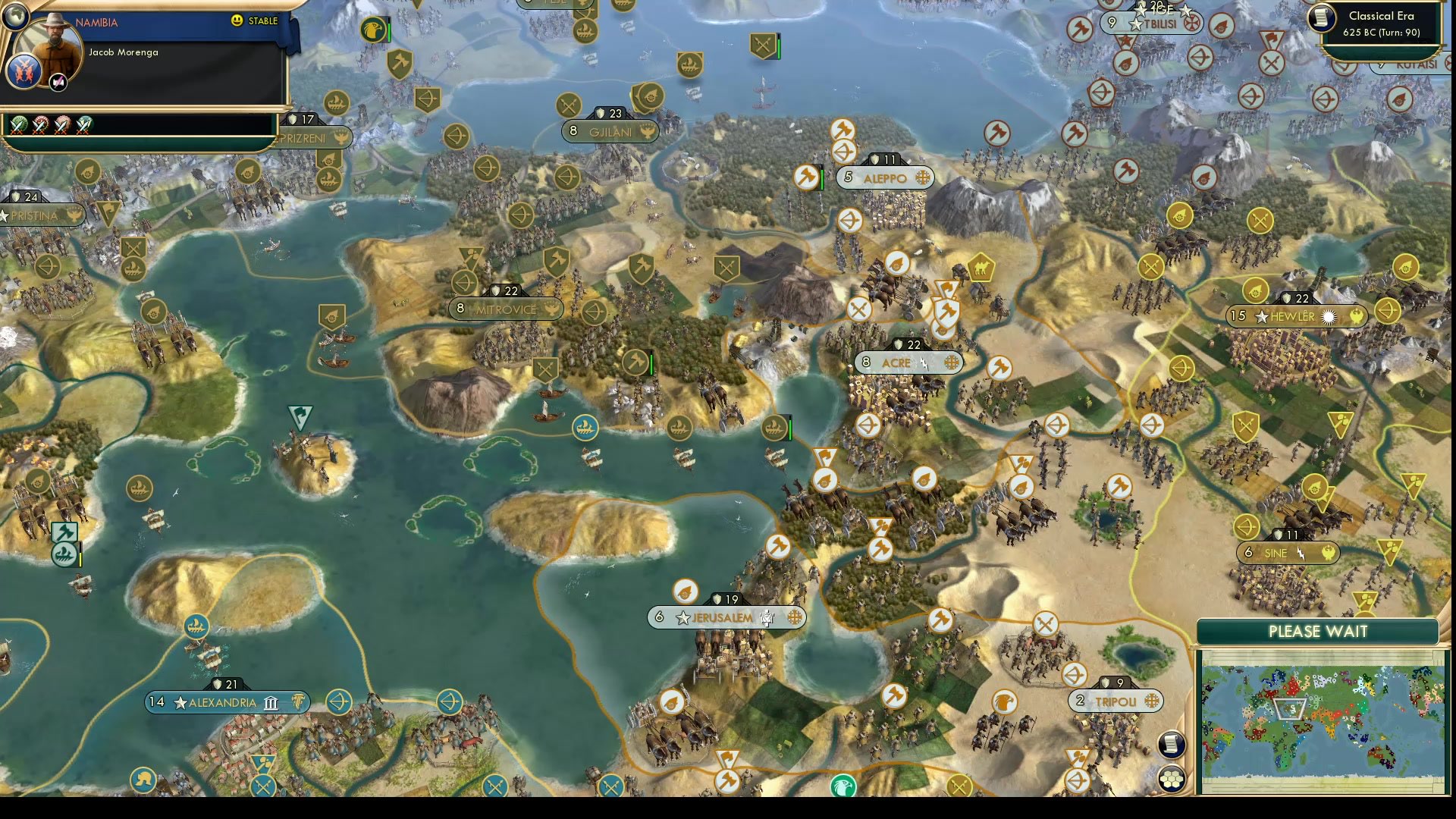Open the notification log scroll icon near minimap
The width and height of the screenshot is (1456, 819).
1171,745
